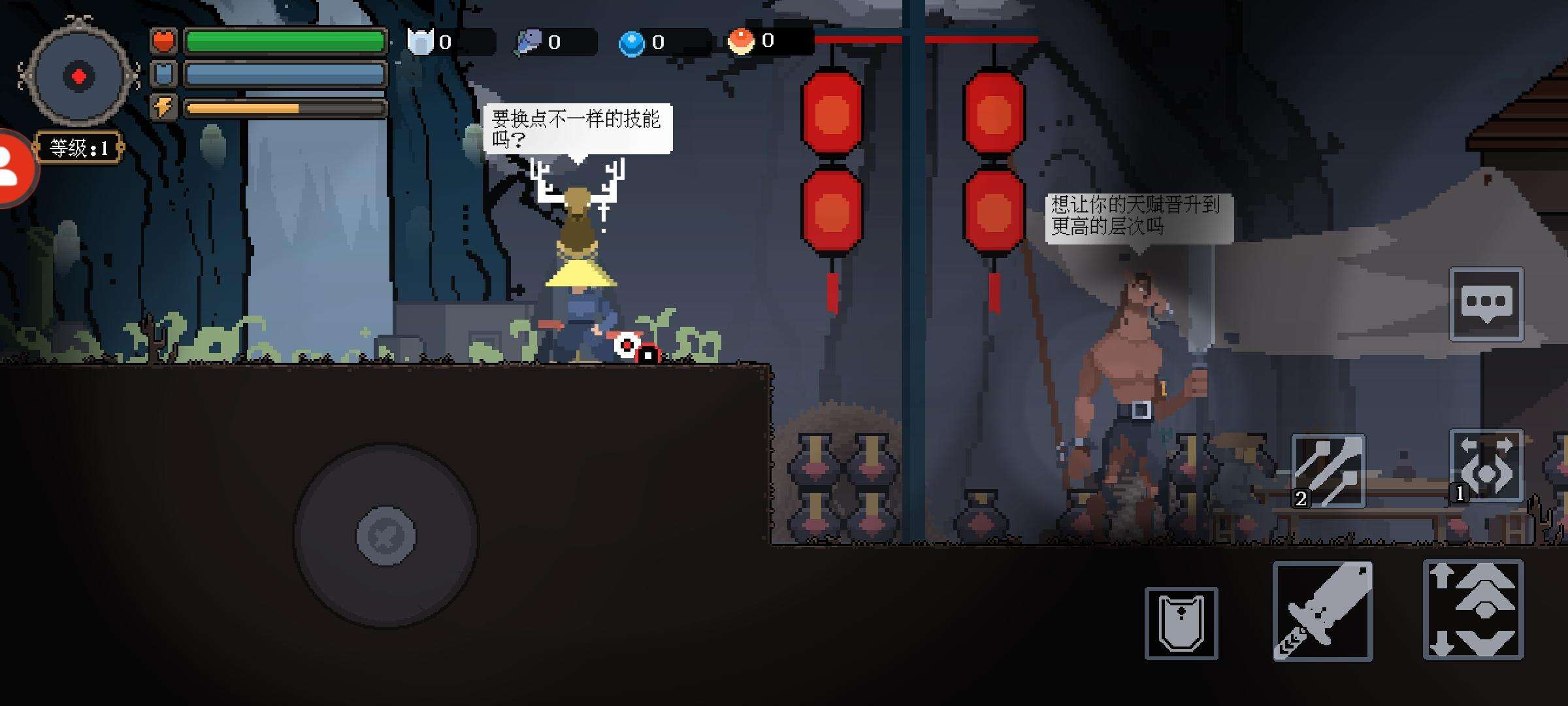Tap the jump arrows button
The height and width of the screenshot is (706, 1568).
pyautogui.click(x=1473, y=609)
